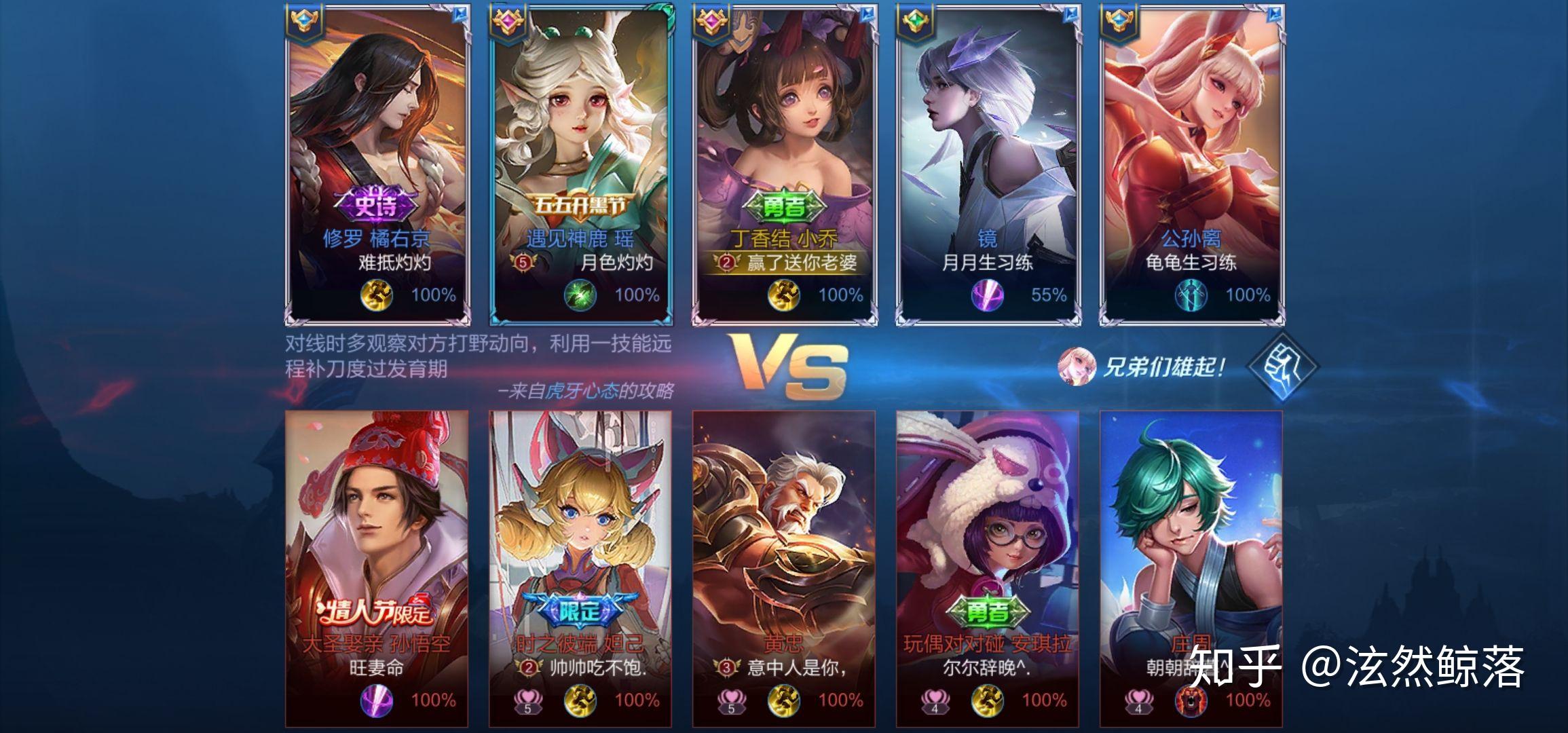The width and height of the screenshot is (1568, 733).
Task: Pick the 镜 hero card
Action: 988,164
